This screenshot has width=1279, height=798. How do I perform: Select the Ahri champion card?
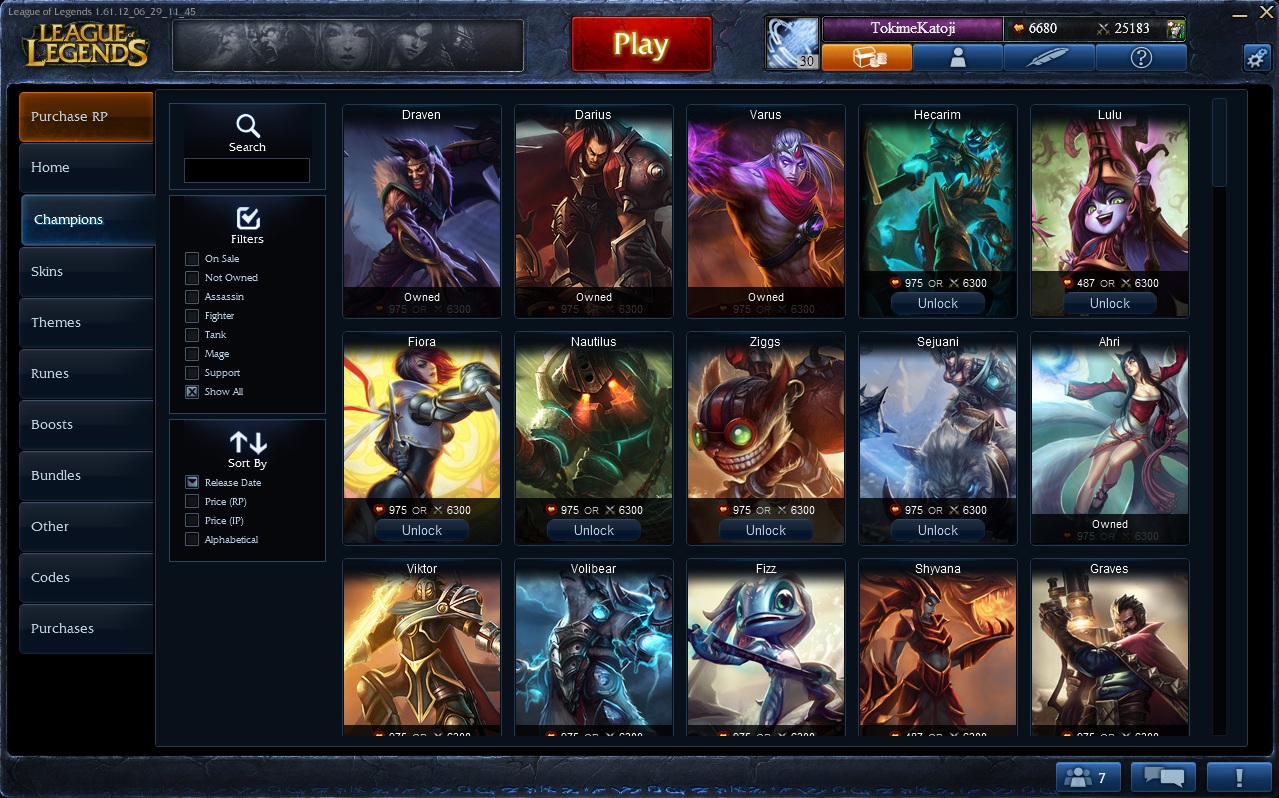click(1109, 430)
